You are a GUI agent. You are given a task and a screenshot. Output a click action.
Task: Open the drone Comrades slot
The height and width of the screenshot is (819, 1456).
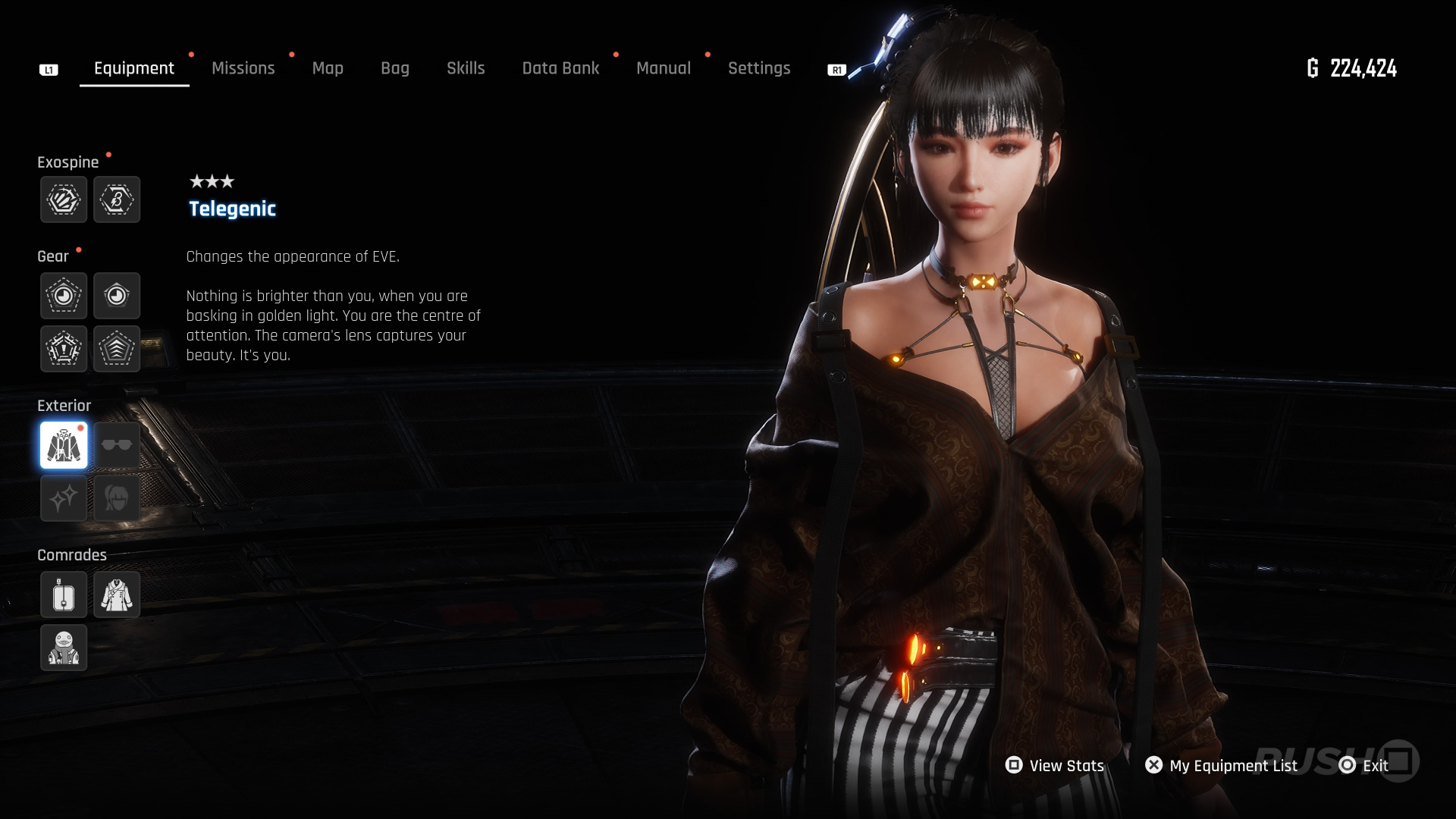pos(64,595)
